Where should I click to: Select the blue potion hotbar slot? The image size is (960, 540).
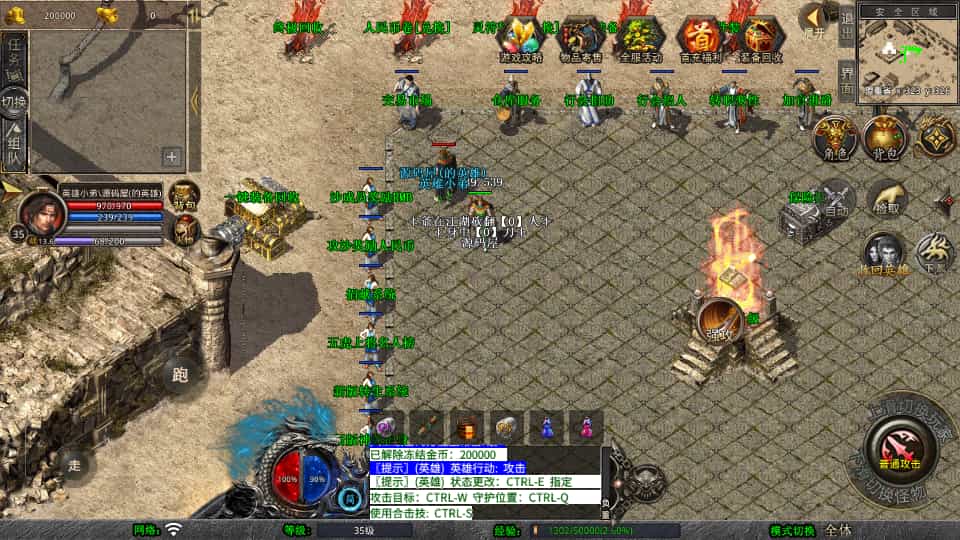pyautogui.click(x=547, y=426)
